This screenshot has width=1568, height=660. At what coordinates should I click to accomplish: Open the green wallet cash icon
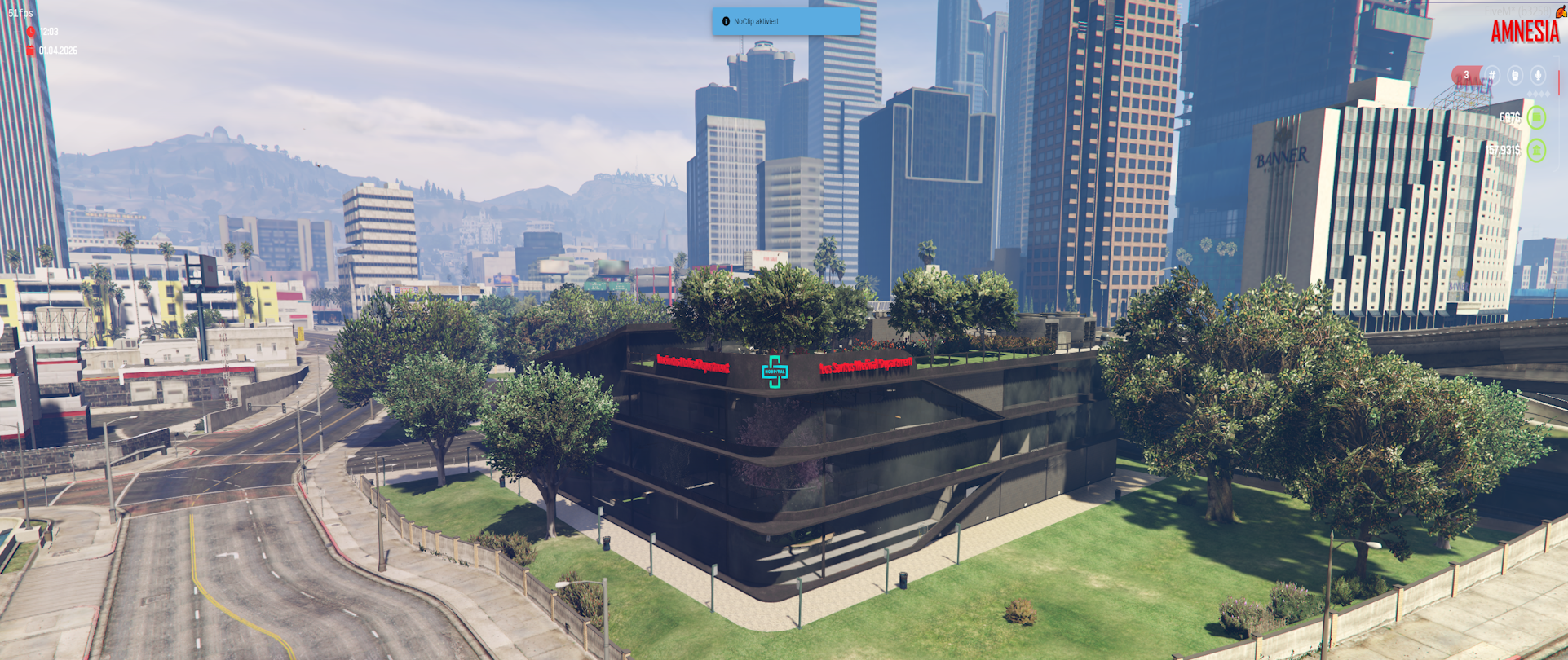[x=1537, y=118]
